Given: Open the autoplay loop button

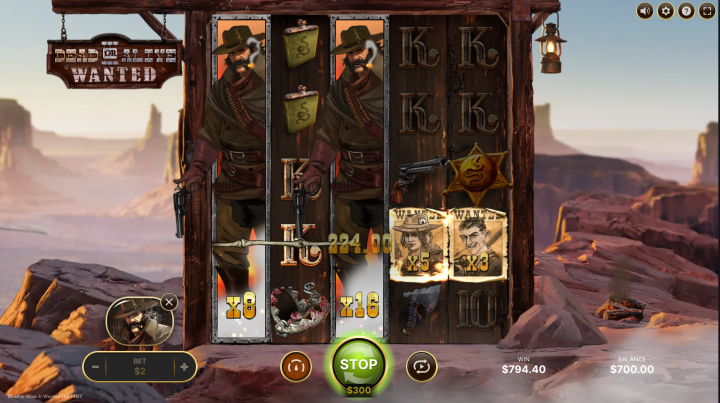Looking at the screenshot, I should (421, 366).
